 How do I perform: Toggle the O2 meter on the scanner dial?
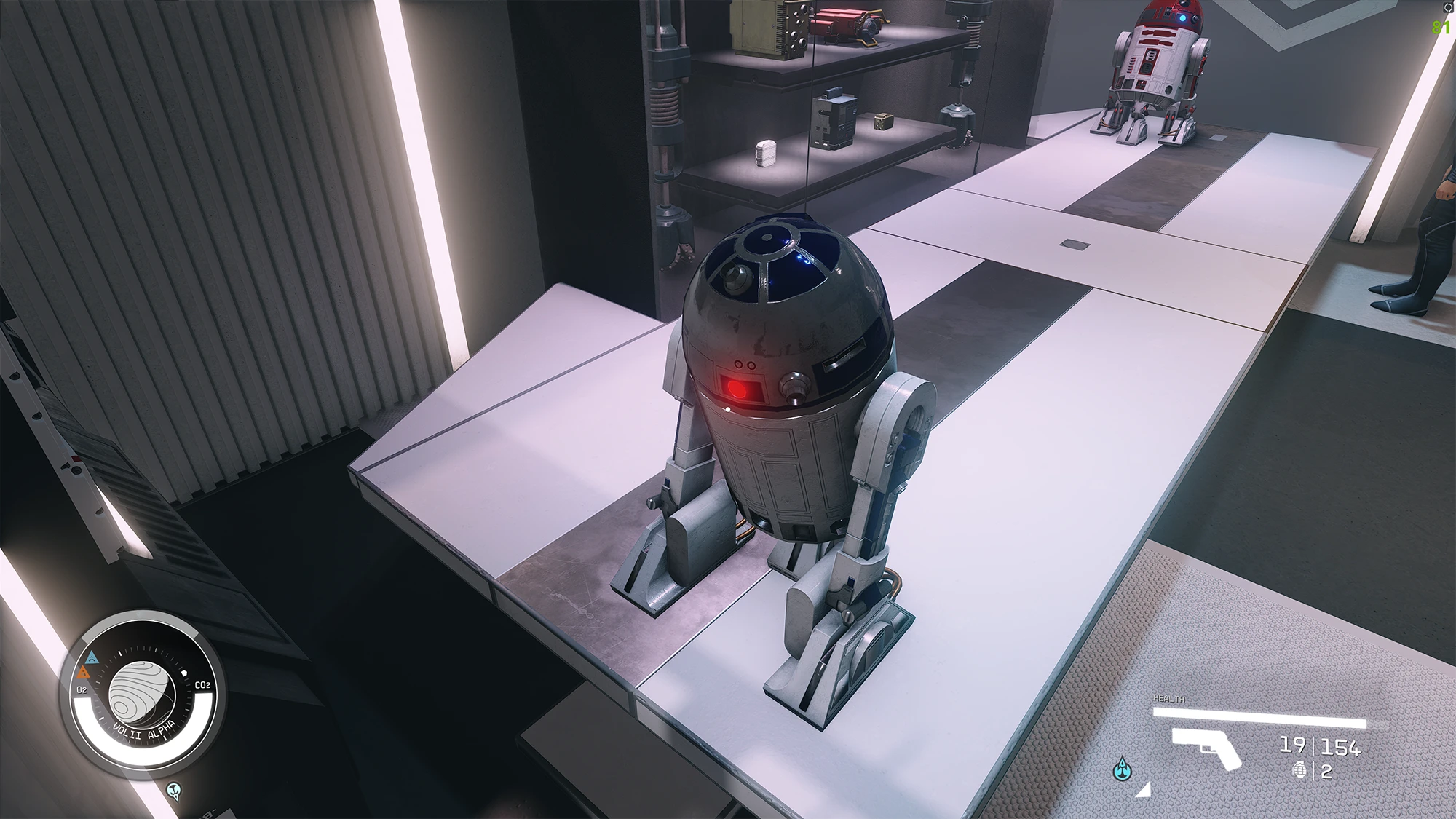pyautogui.click(x=82, y=688)
